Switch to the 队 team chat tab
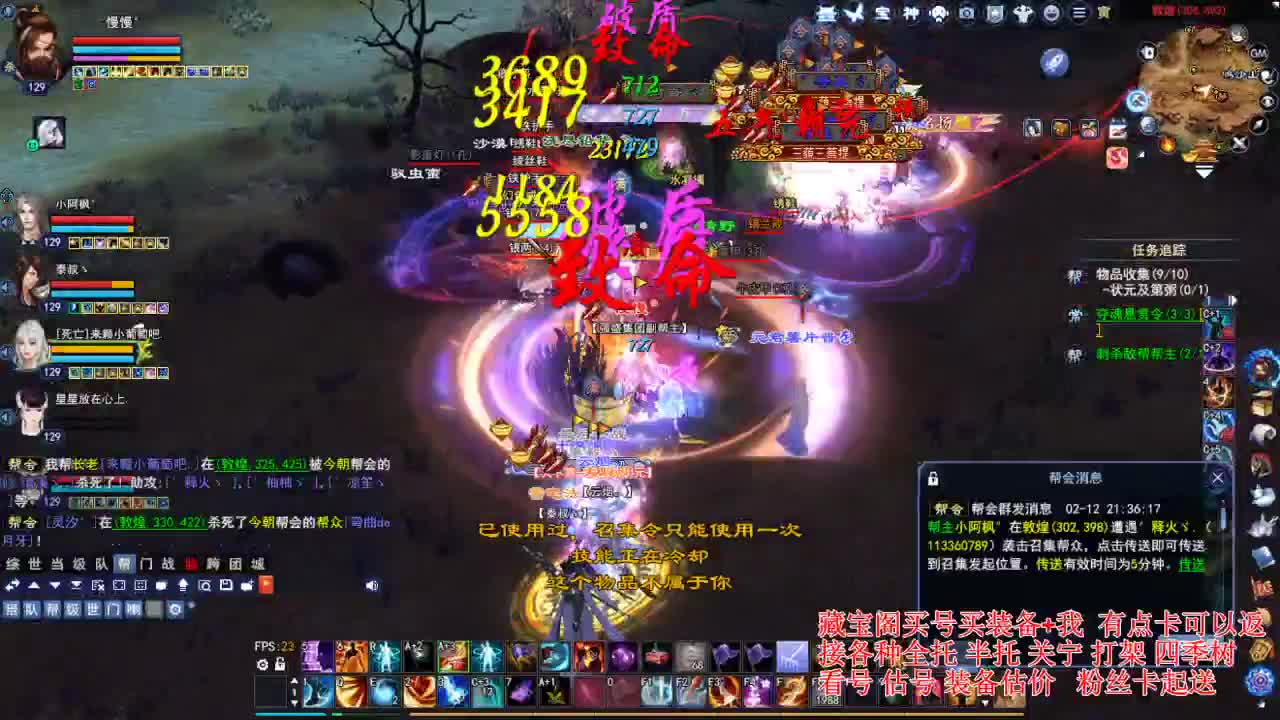Viewport: 1280px width, 720px height. pos(100,564)
